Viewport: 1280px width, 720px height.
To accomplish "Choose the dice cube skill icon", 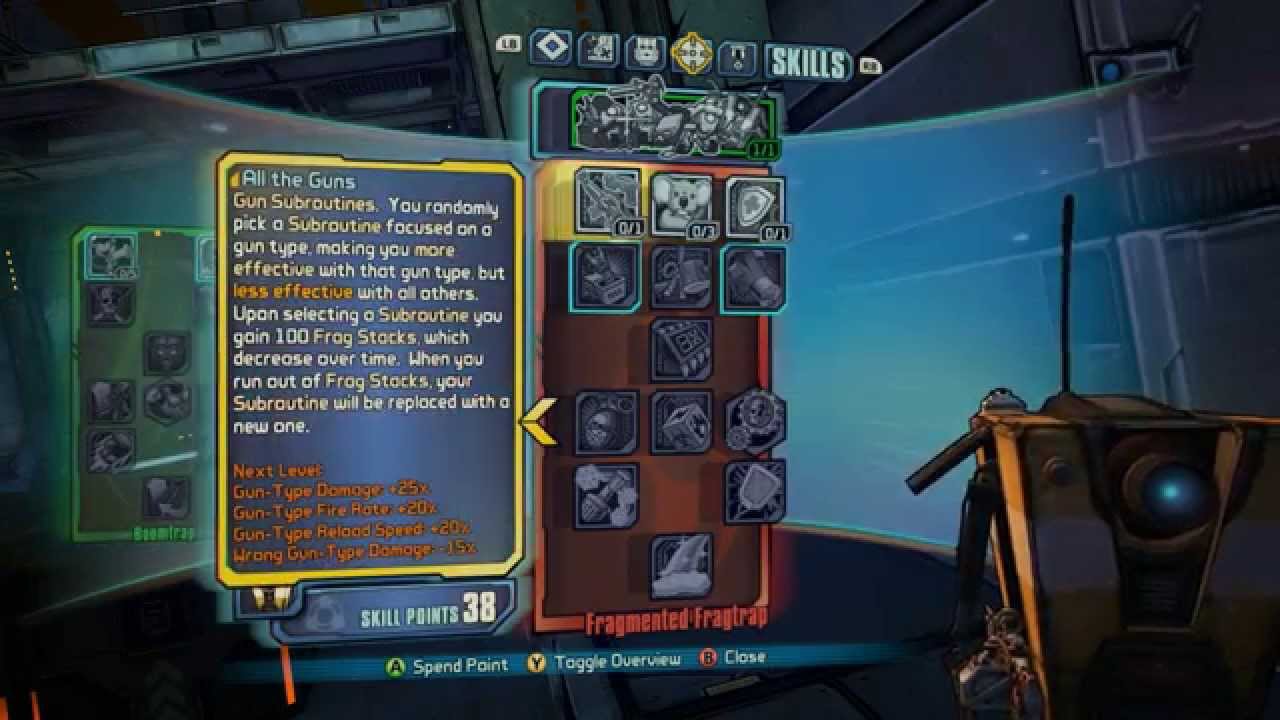I will pyautogui.click(x=681, y=421).
